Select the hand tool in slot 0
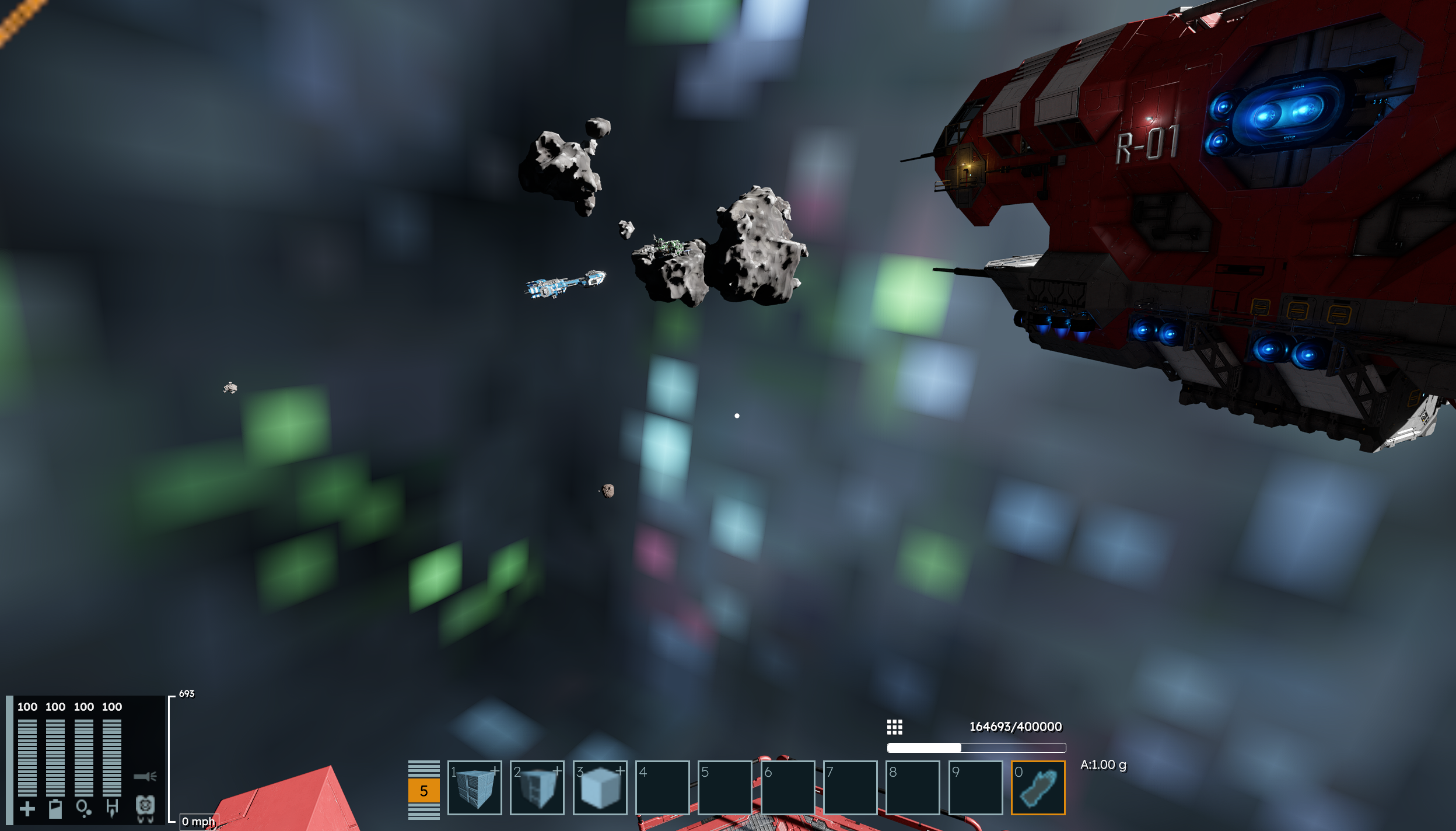This screenshot has width=1456, height=831. [x=1038, y=787]
